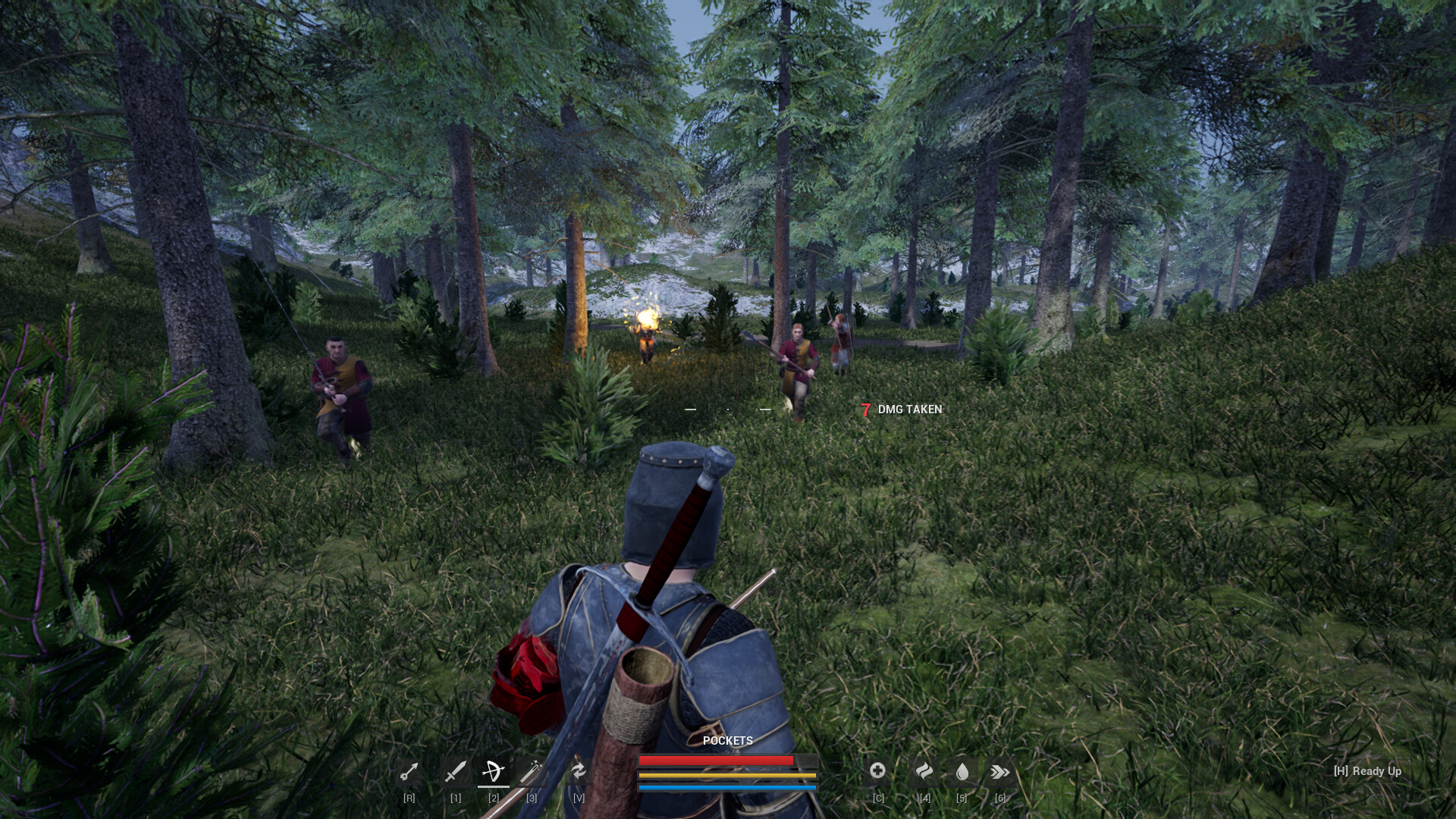Use the water droplet consumable icon
Viewport: 1456px width, 819px height.
pyautogui.click(x=962, y=770)
